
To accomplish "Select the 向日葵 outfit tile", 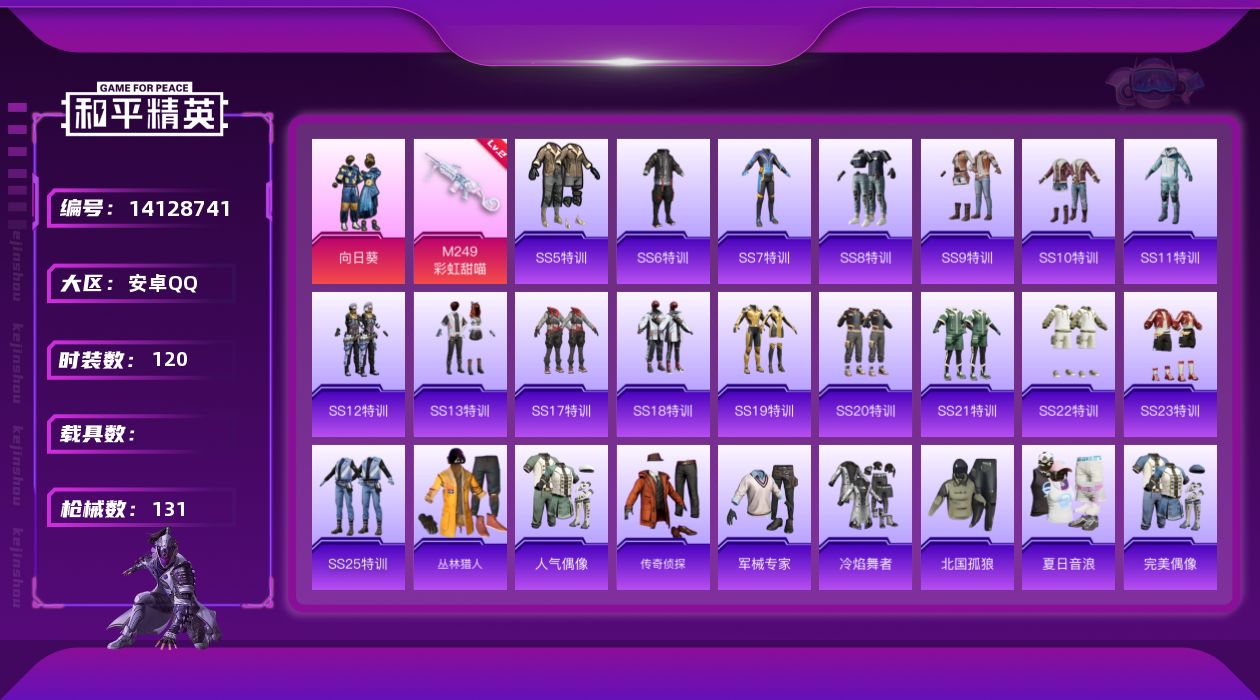I will click(358, 211).
